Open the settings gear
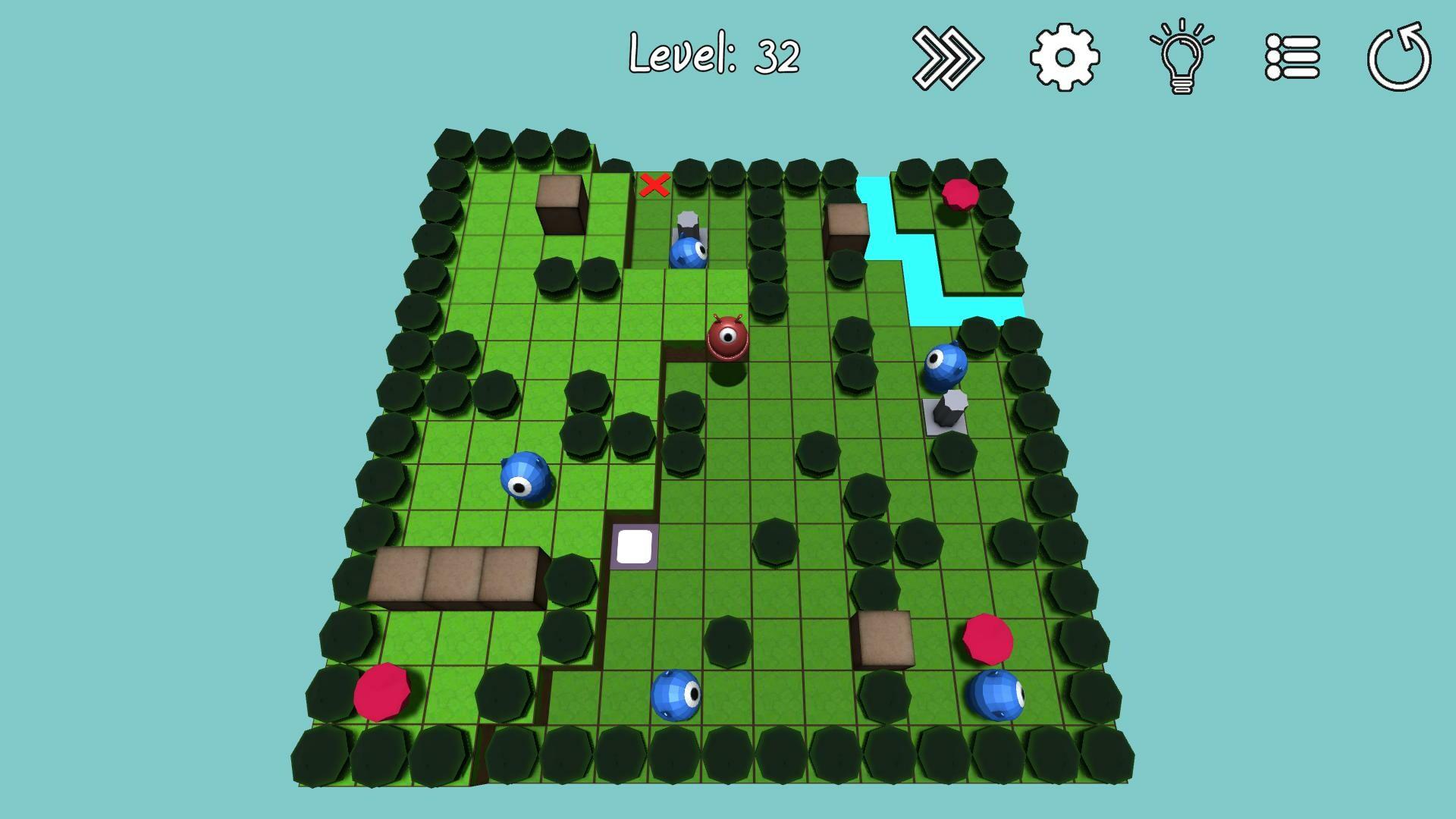This screenshot has width=1456, height=819. (x=1063, y=57)
